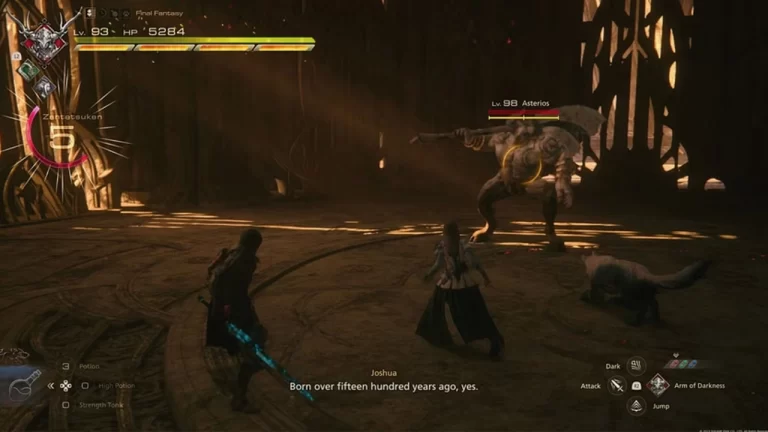Image resolution: width=768 pixels, height=432 pixels.
Task: Activate the Dark magic ability
Action: 636,366
